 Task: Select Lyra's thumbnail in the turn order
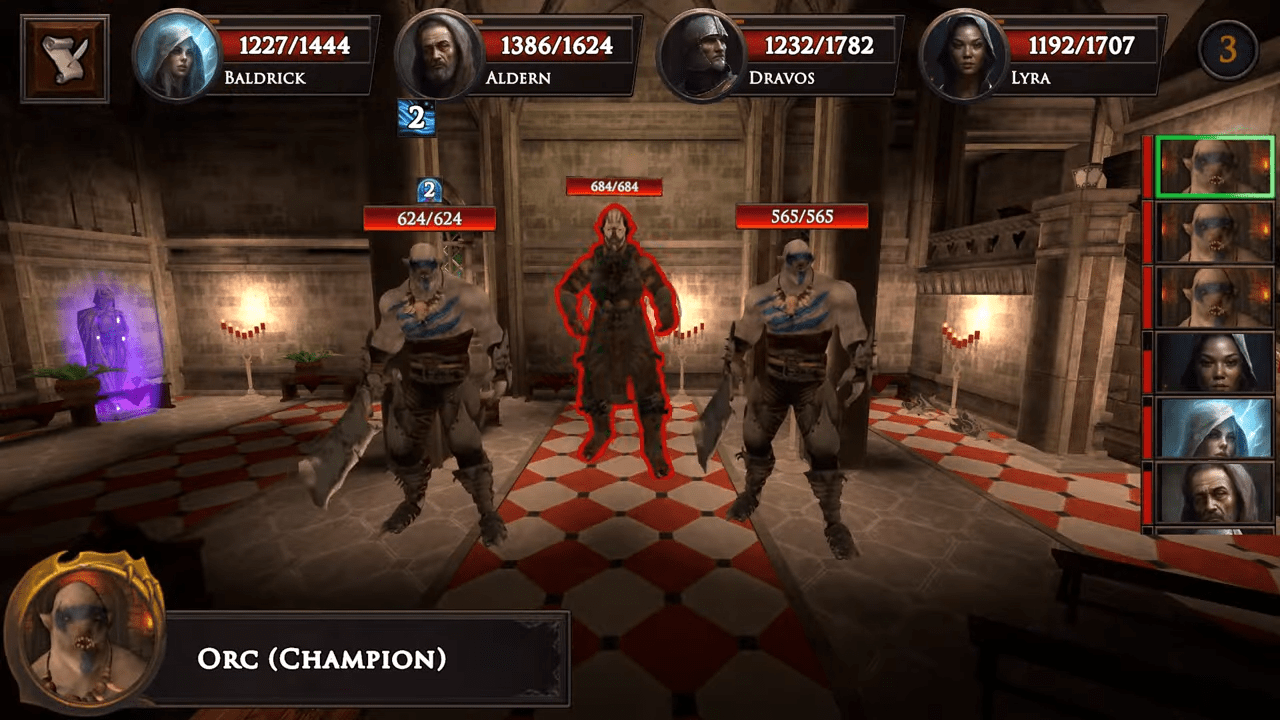point(1215,362)
